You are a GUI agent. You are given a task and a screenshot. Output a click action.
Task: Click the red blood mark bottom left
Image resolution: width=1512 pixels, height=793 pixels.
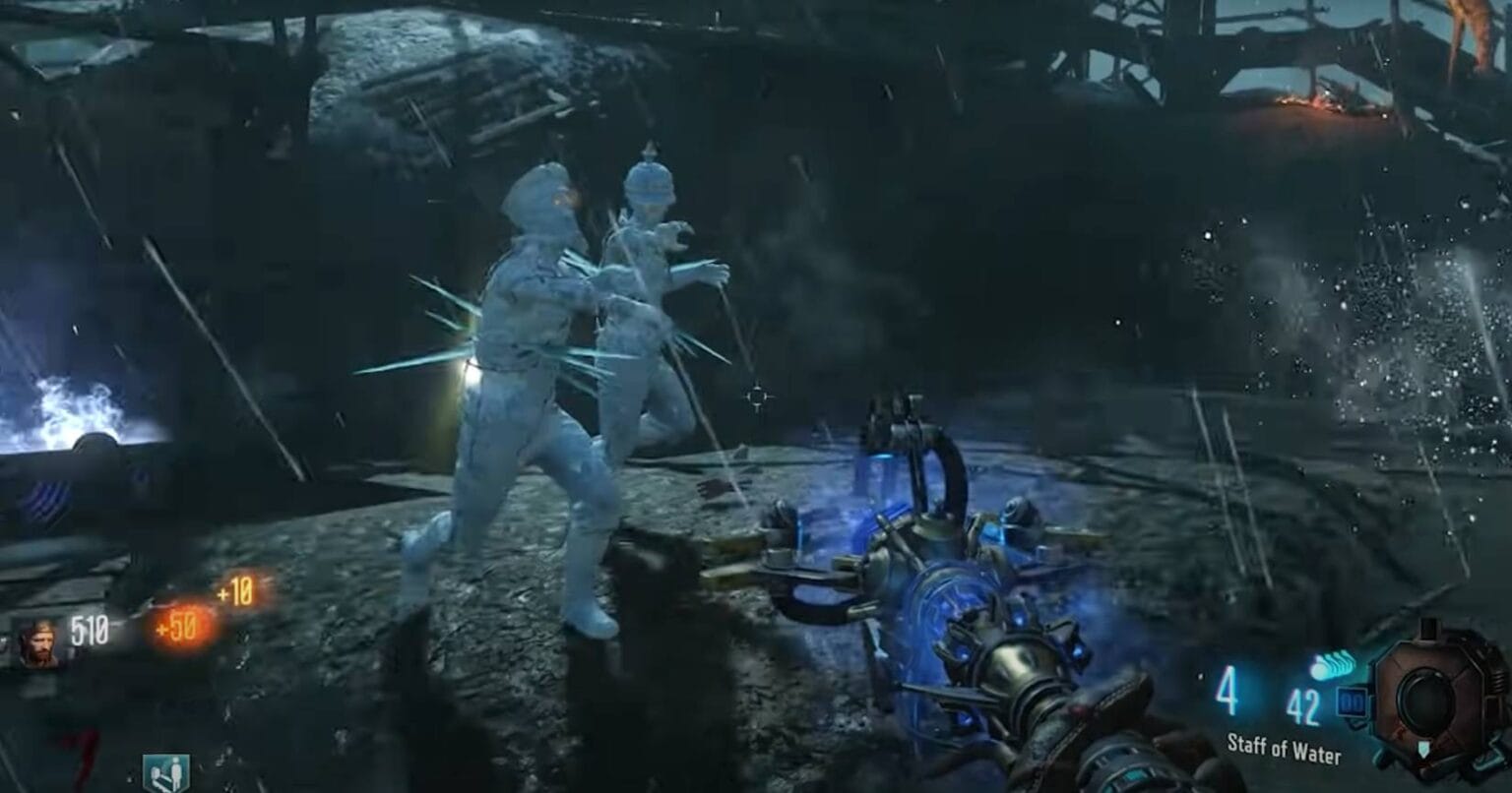pyautogui.click(x=84, y=750)
